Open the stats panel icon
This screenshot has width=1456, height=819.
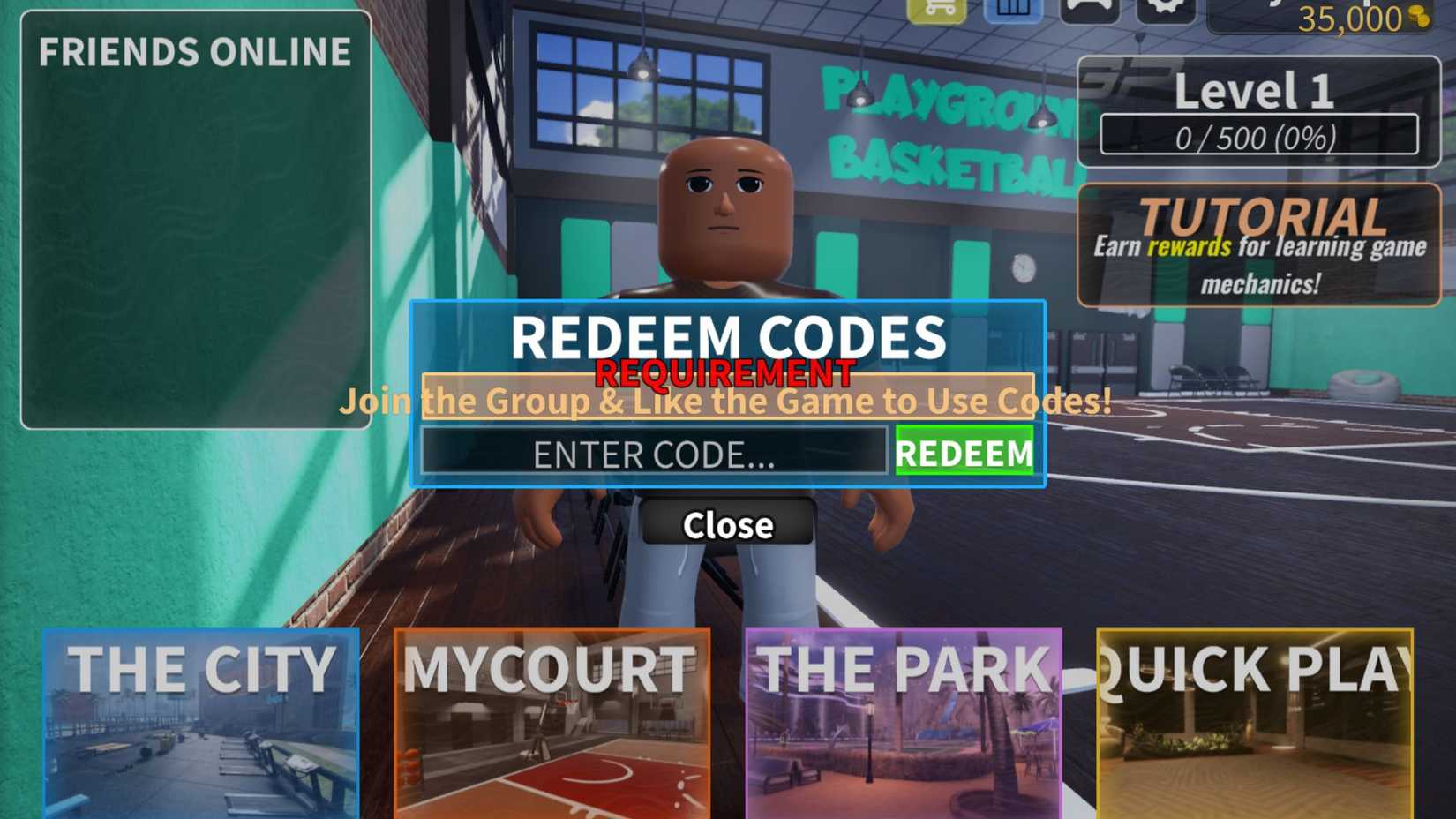[x=1013, y=9]
